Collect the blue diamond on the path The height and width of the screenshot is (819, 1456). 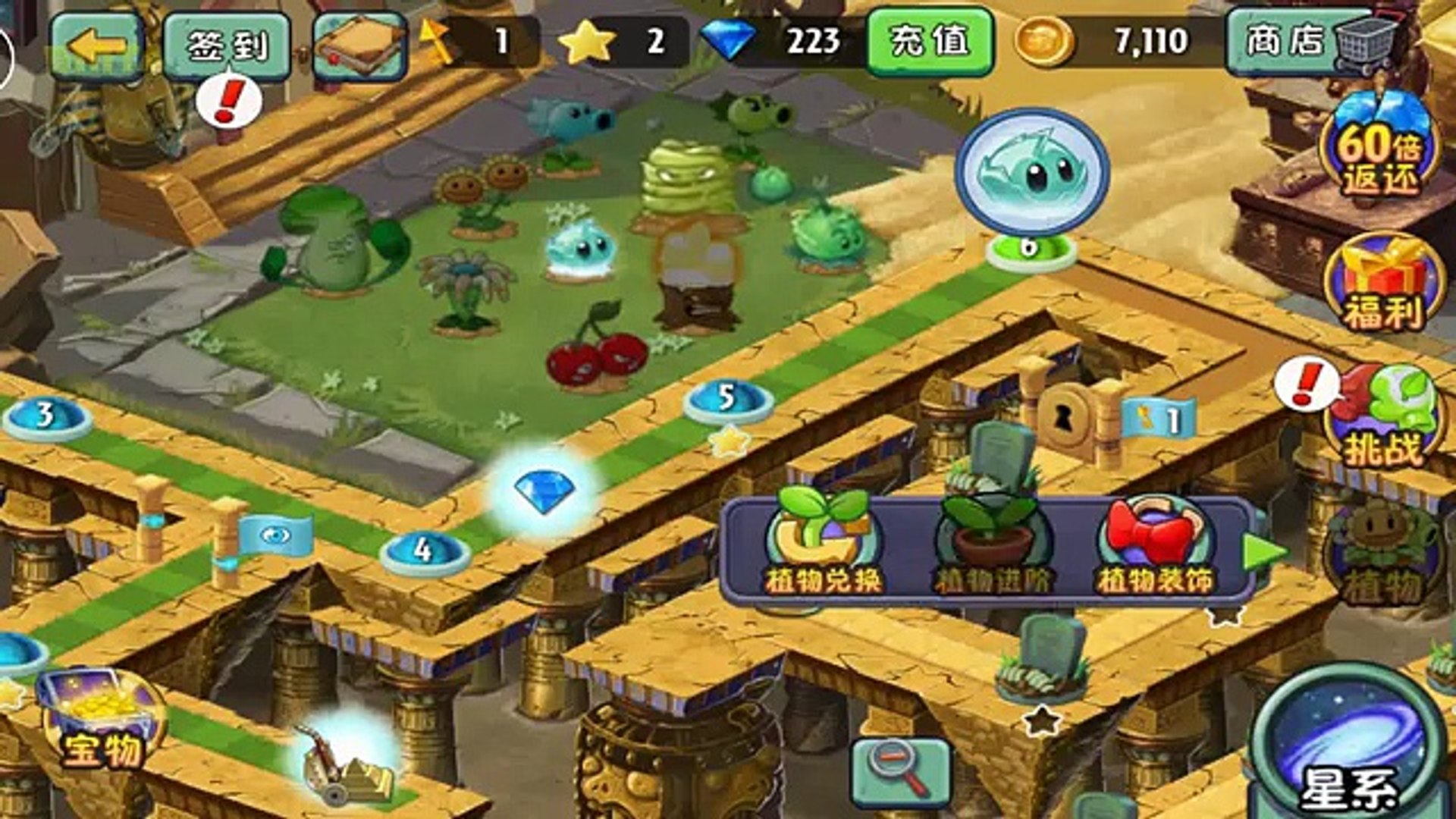tap(544, 491)
